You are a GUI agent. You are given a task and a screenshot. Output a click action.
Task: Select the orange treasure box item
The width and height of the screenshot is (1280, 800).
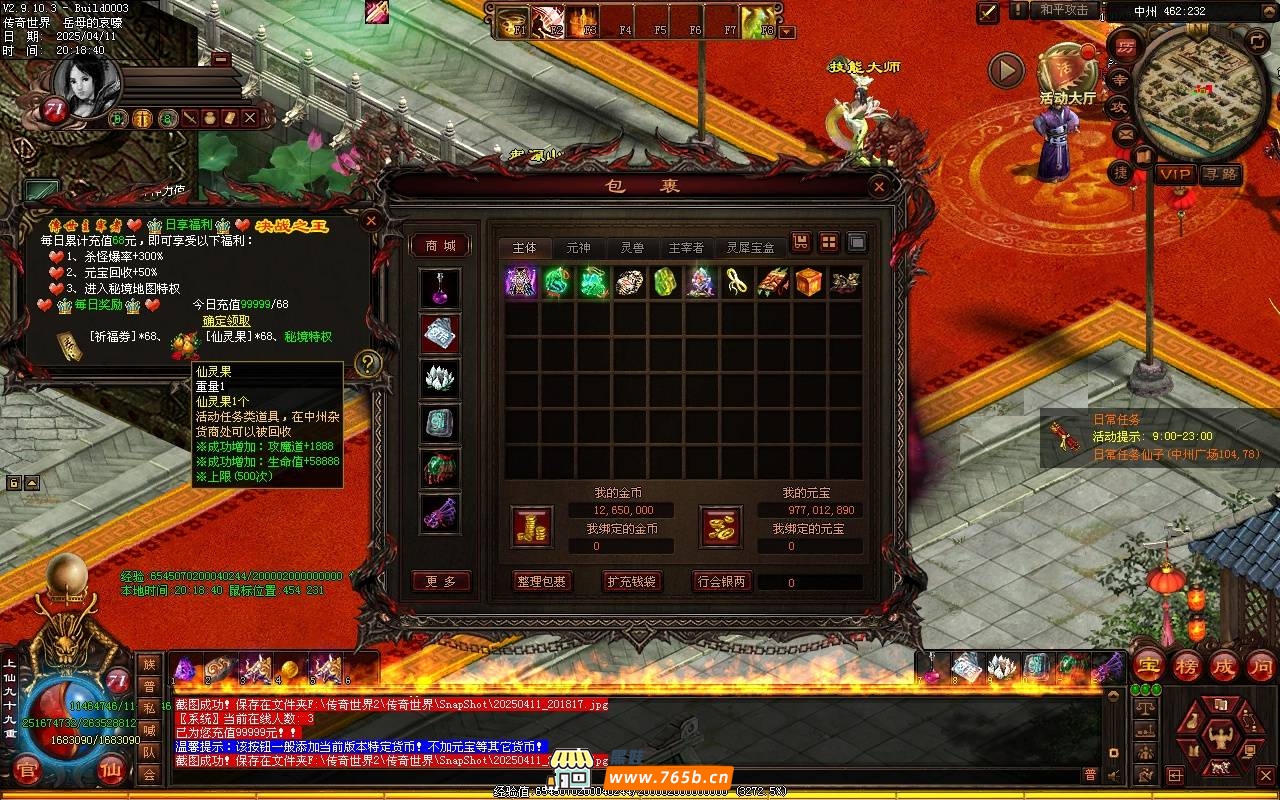coord(809,283)
